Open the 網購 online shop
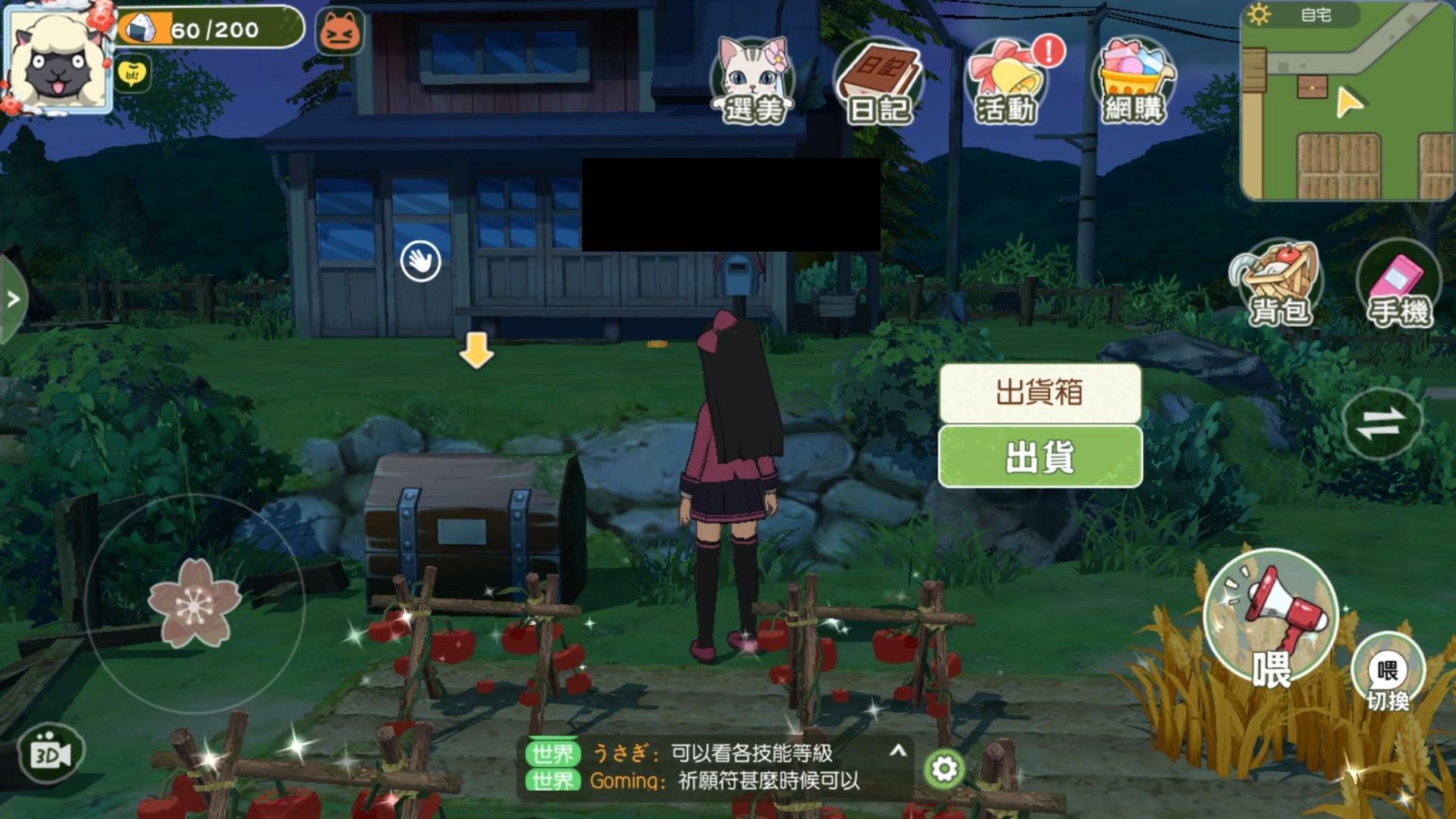The width and height of the screenshot is (1456, 819). [1134, 80]
